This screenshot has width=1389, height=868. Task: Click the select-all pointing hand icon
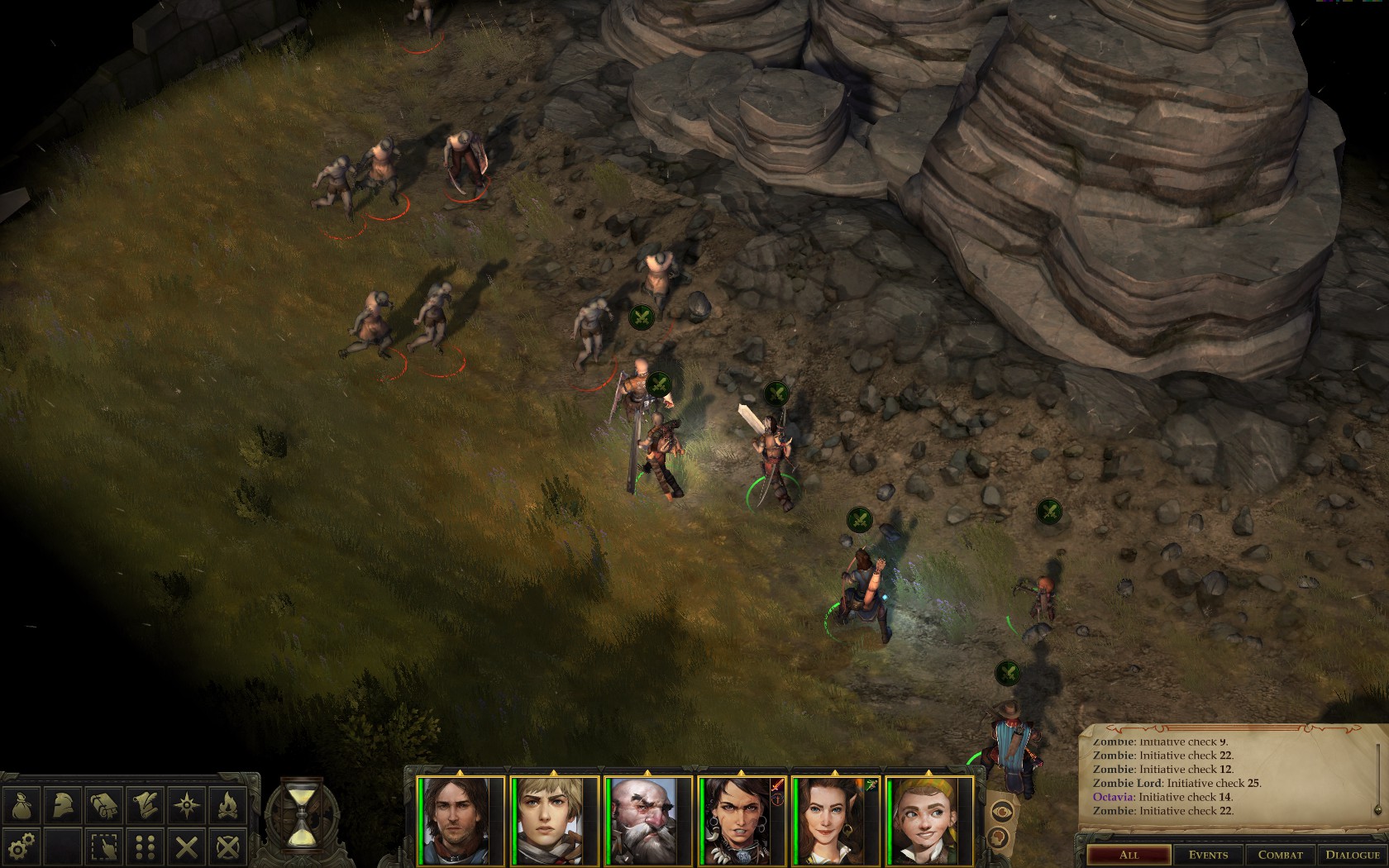(105, 846)
